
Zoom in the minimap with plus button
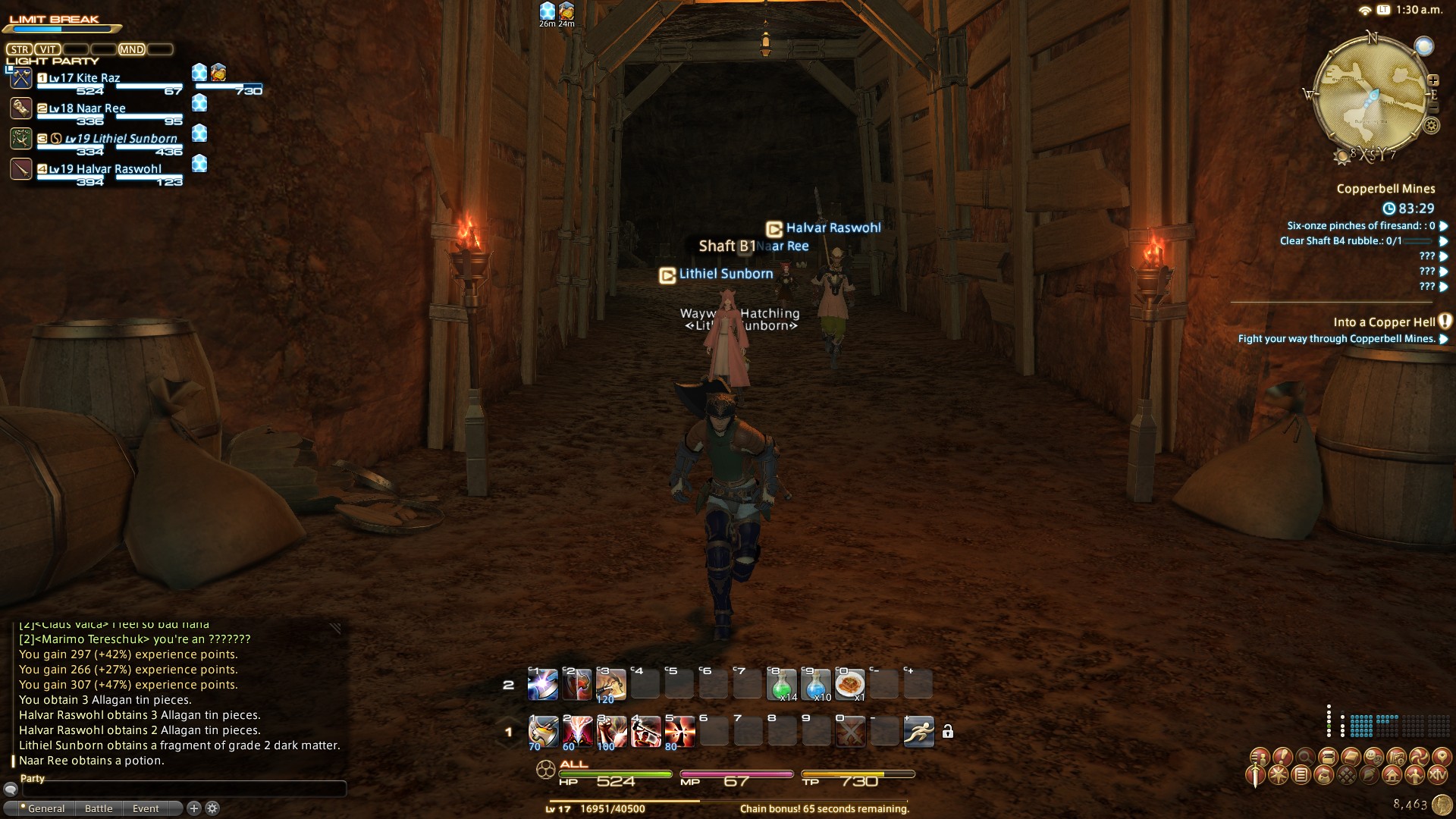(1433, 80)
